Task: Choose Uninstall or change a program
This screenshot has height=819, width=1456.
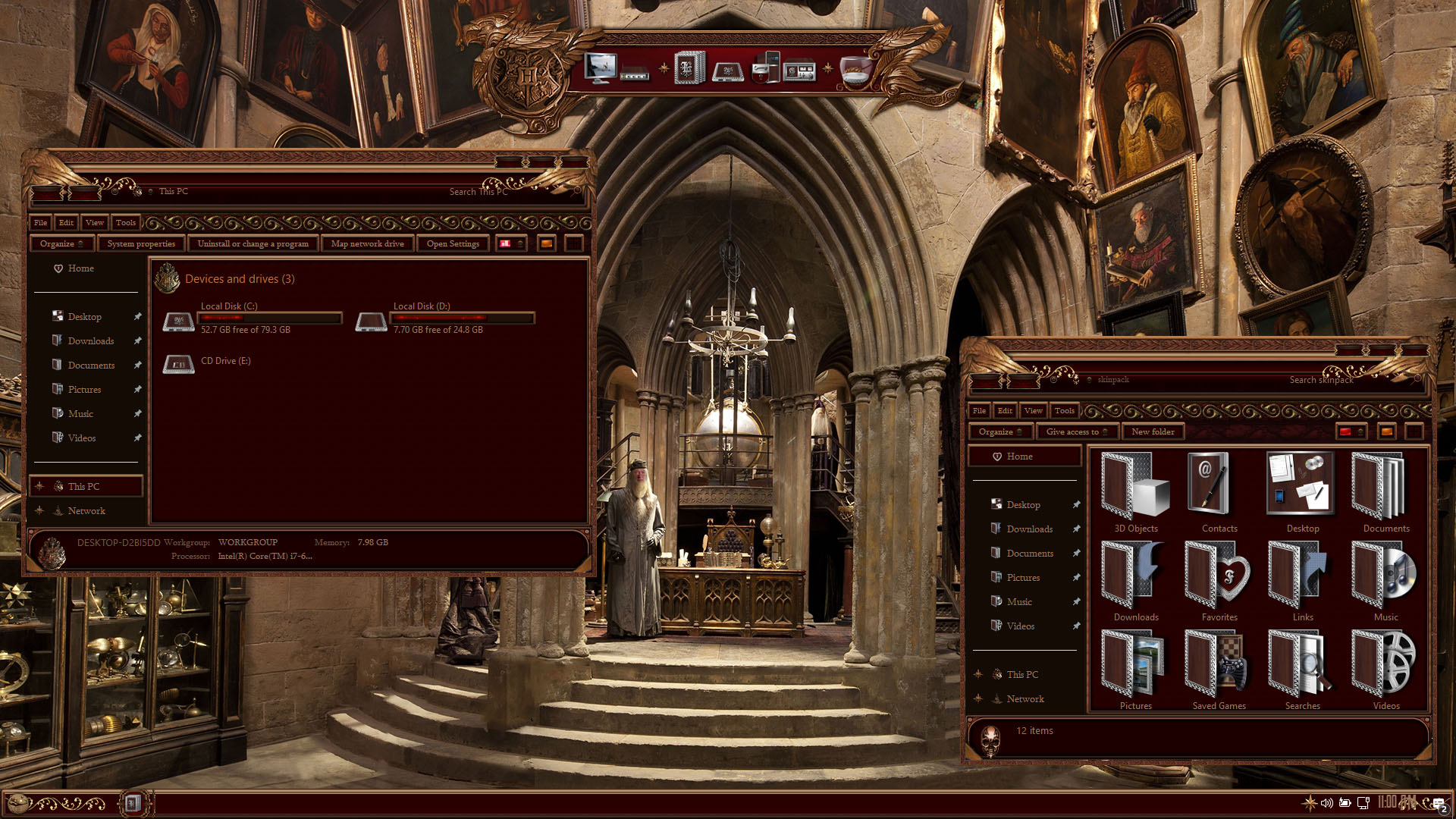Action: click(x=253, y=243)
